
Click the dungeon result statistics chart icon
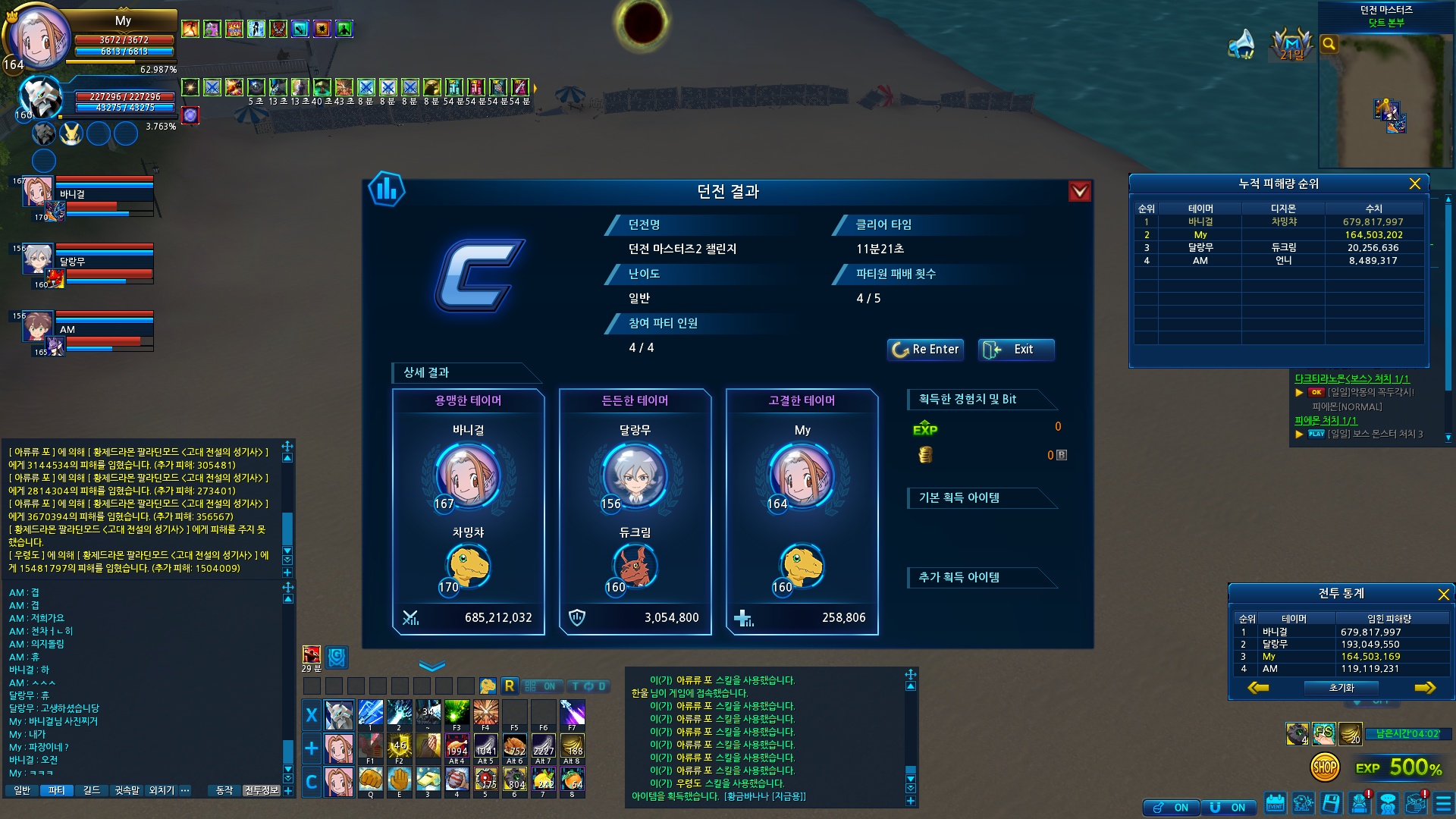386,189
